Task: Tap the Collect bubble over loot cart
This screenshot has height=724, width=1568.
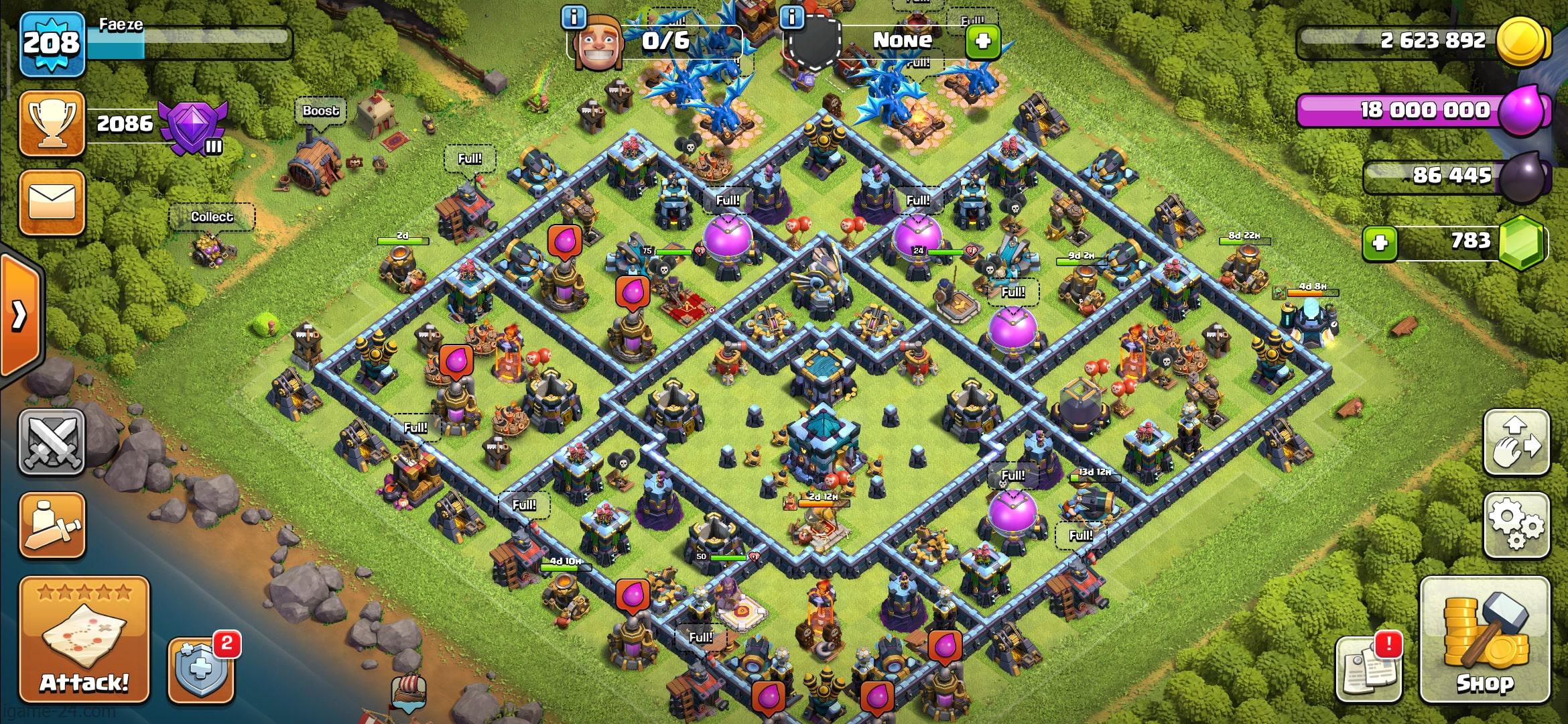Action: coord(212,217)
